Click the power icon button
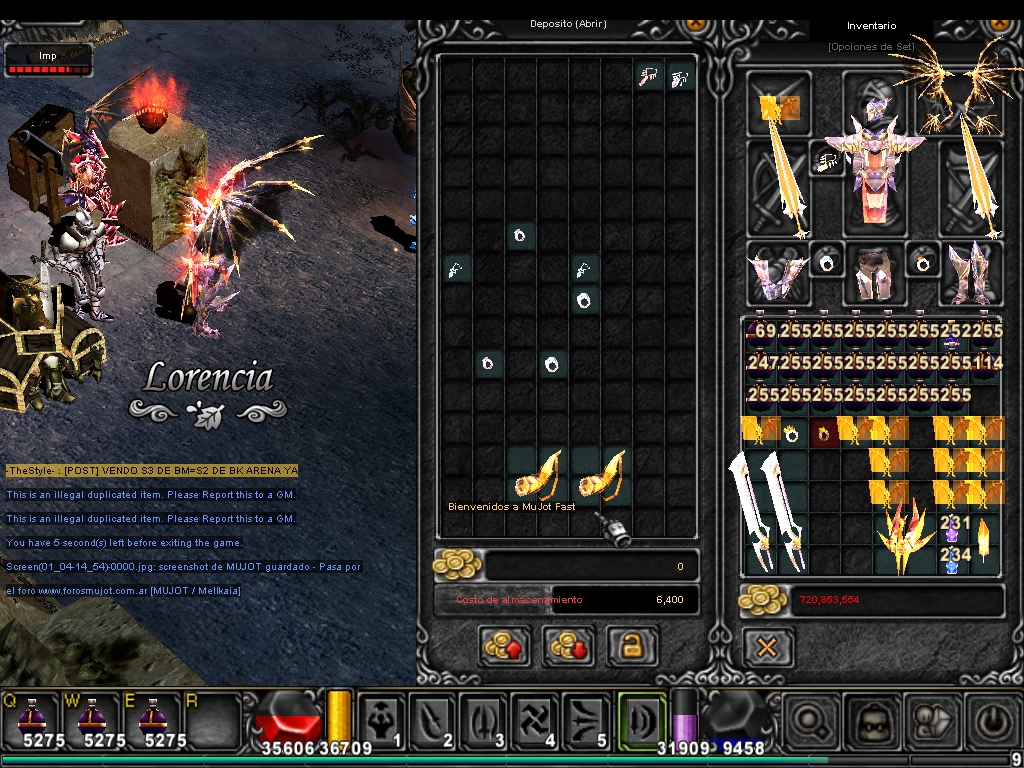This screenshot has height=768, width=1024. click(990, 720)
